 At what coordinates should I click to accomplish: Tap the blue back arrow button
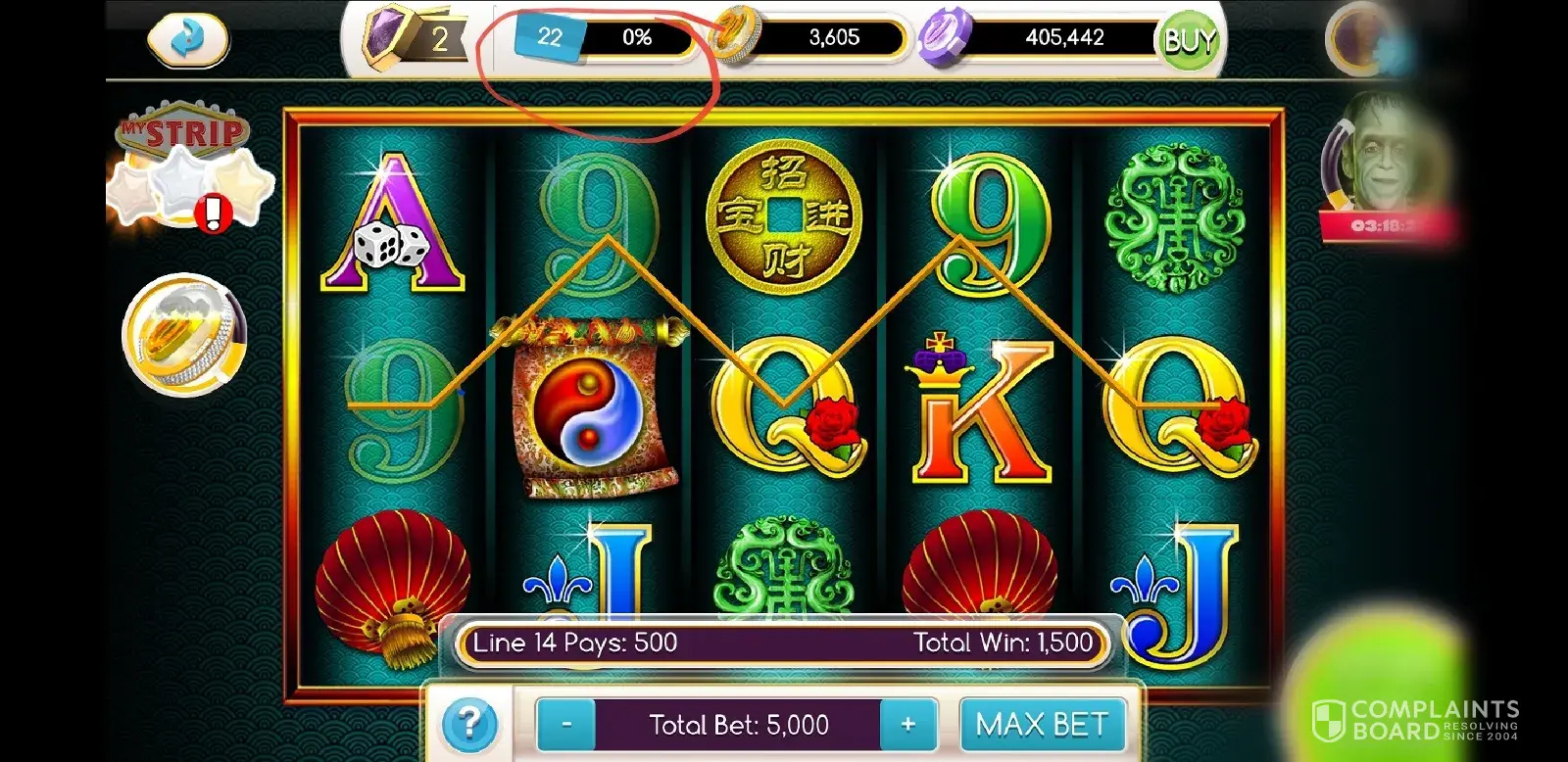pyautogui.click(x=187, y=39)
